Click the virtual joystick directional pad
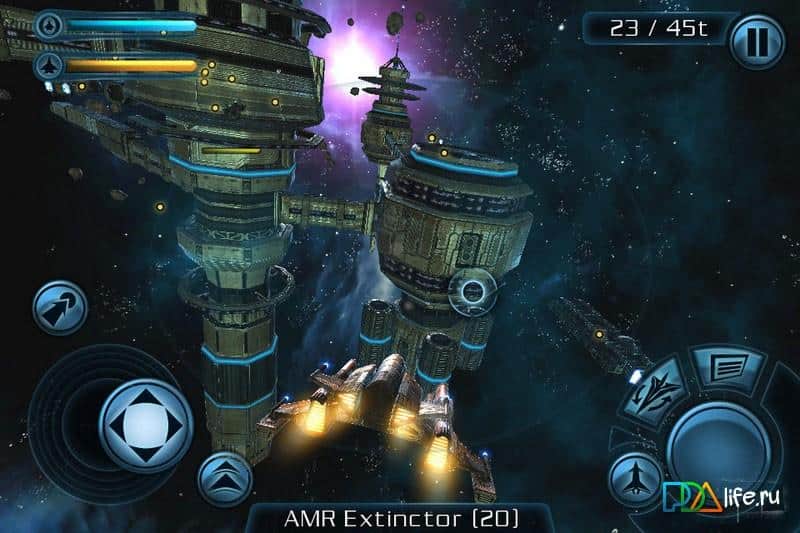 tap(145, 426)
